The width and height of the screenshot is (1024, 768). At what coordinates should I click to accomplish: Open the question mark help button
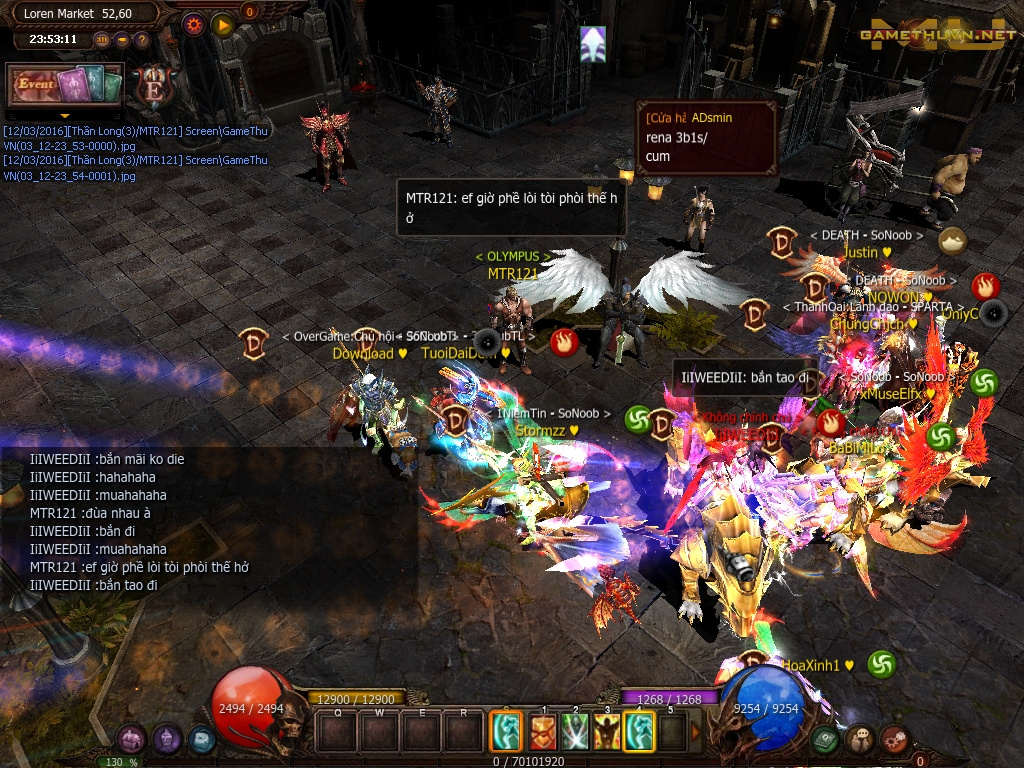tap(142, 40)
